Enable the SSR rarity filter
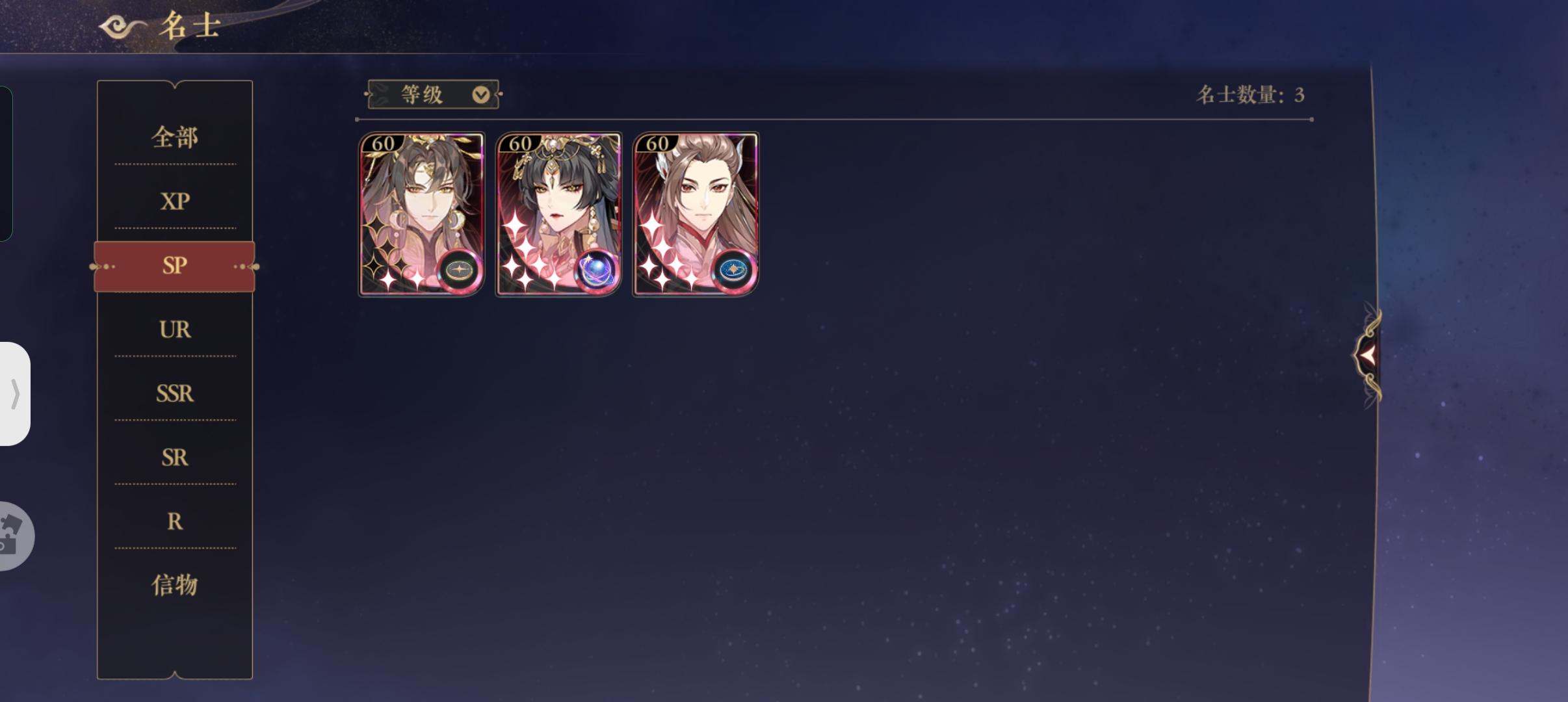Viewport: 1568px width, 702px height. click(174, 394)
